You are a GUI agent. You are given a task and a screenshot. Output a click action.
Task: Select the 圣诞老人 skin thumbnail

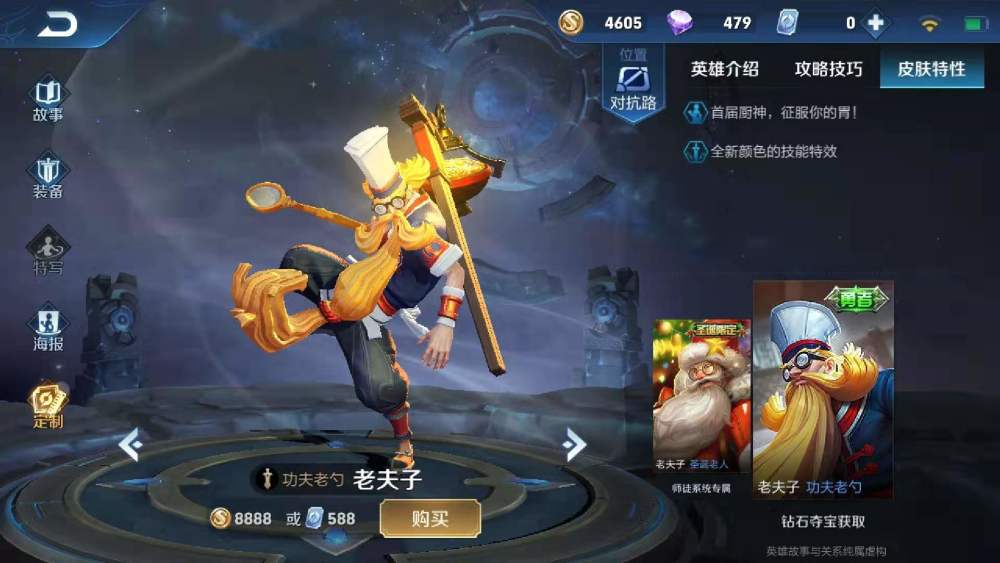701,400
